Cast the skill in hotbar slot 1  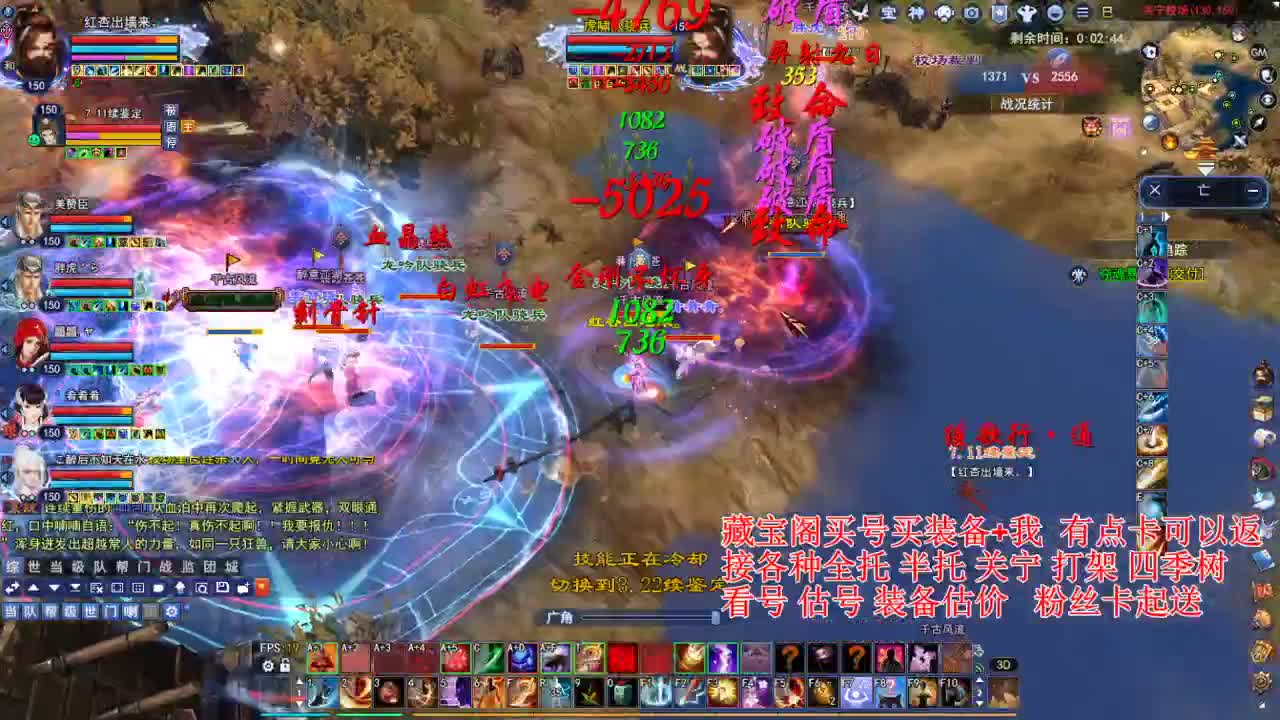321,694
